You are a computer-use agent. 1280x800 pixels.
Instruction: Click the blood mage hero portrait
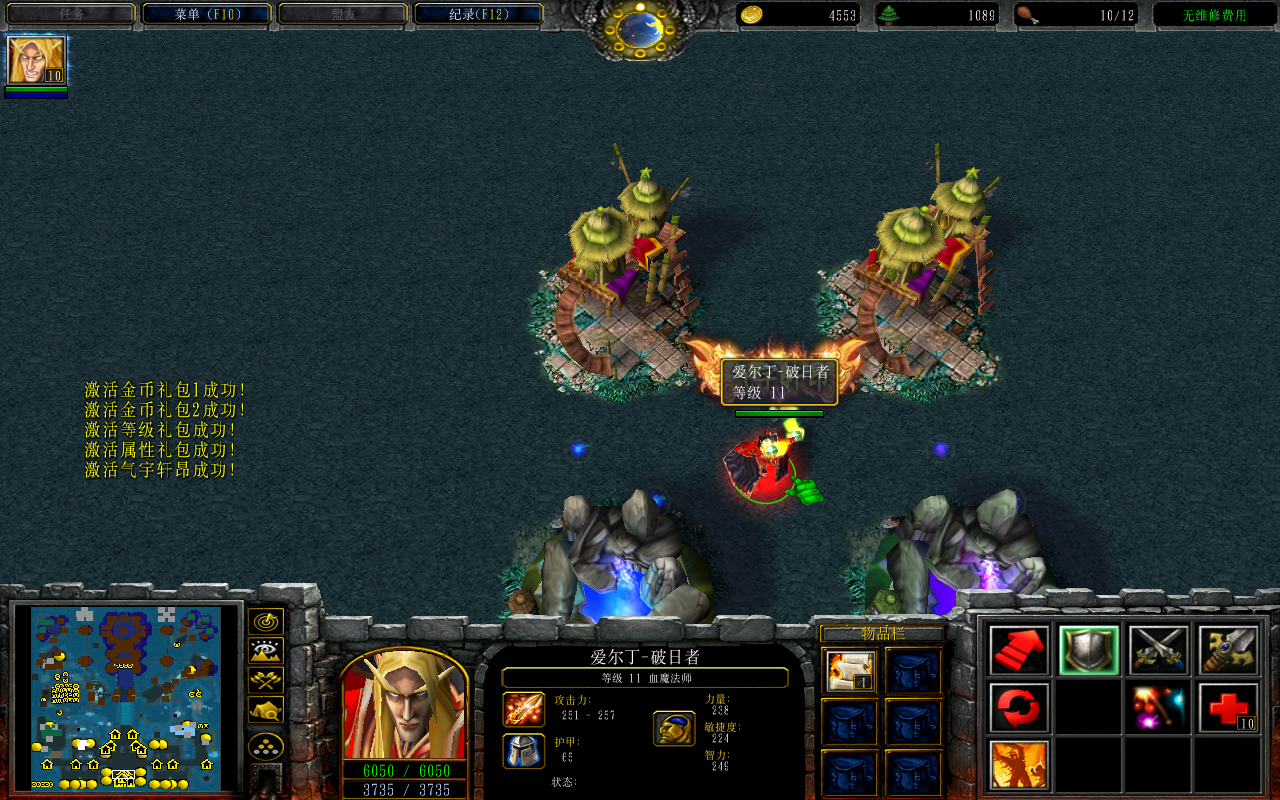click(x=405, y=704)
